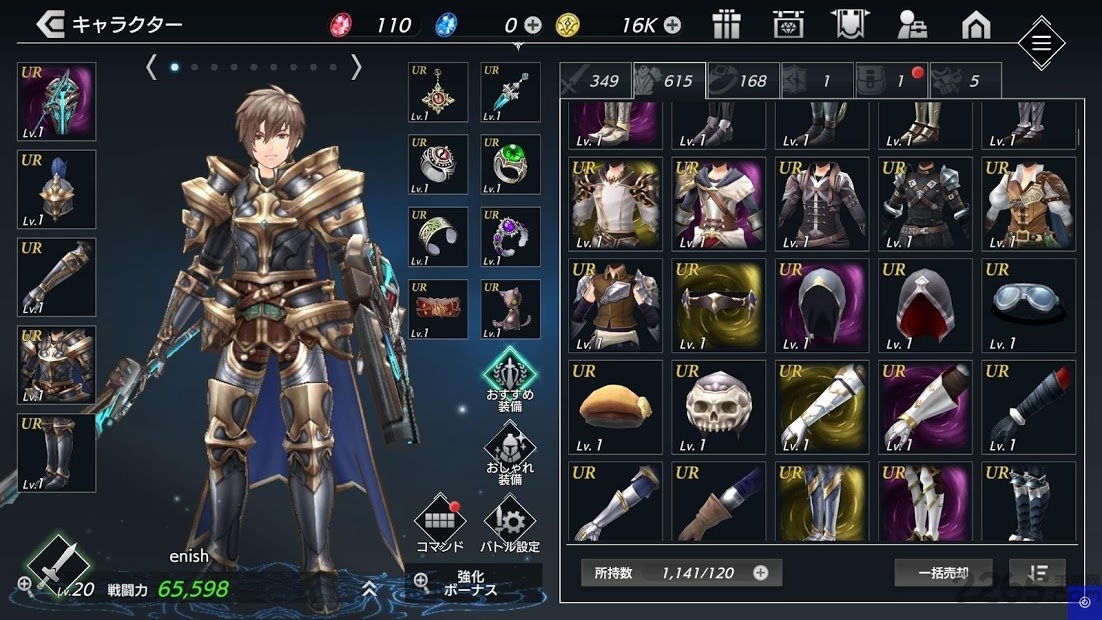The height and width of the screenshot is (620, 1102).
Task: View the 強化ボーナス enhancement bonus
Action: (472, 583)
